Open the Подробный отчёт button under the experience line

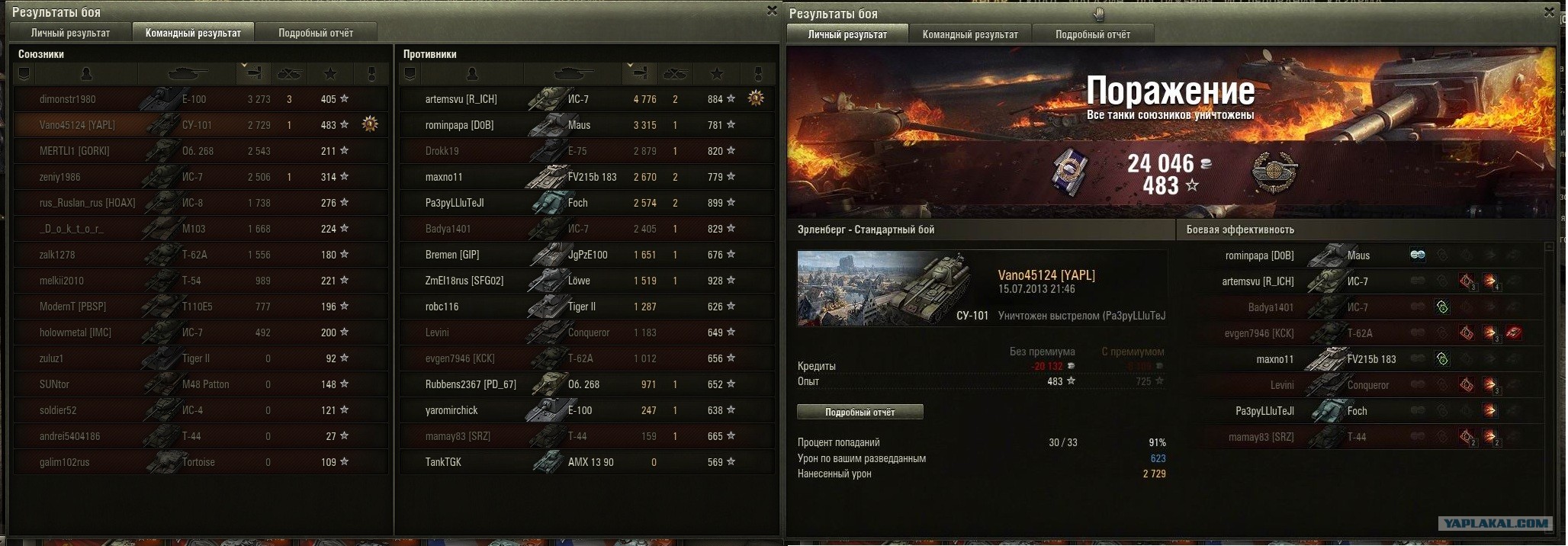tap(860, 413)
